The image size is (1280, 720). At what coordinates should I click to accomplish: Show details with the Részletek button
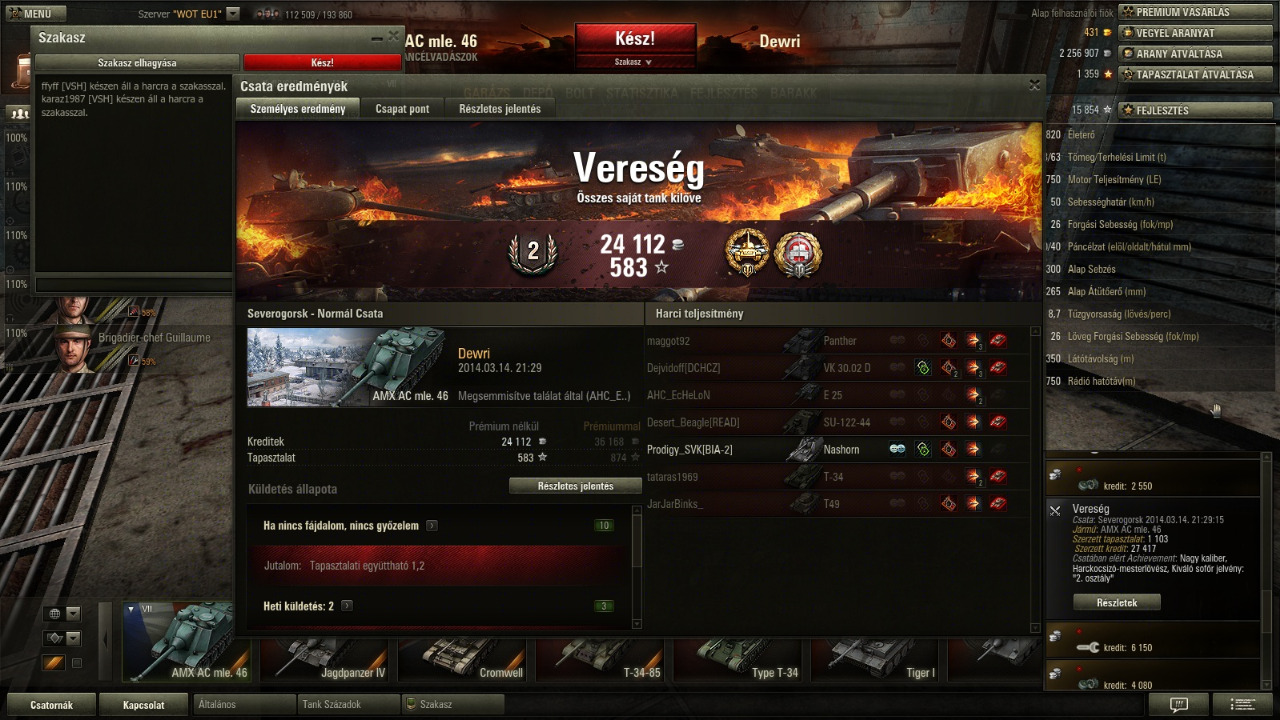pos(1116,603)
